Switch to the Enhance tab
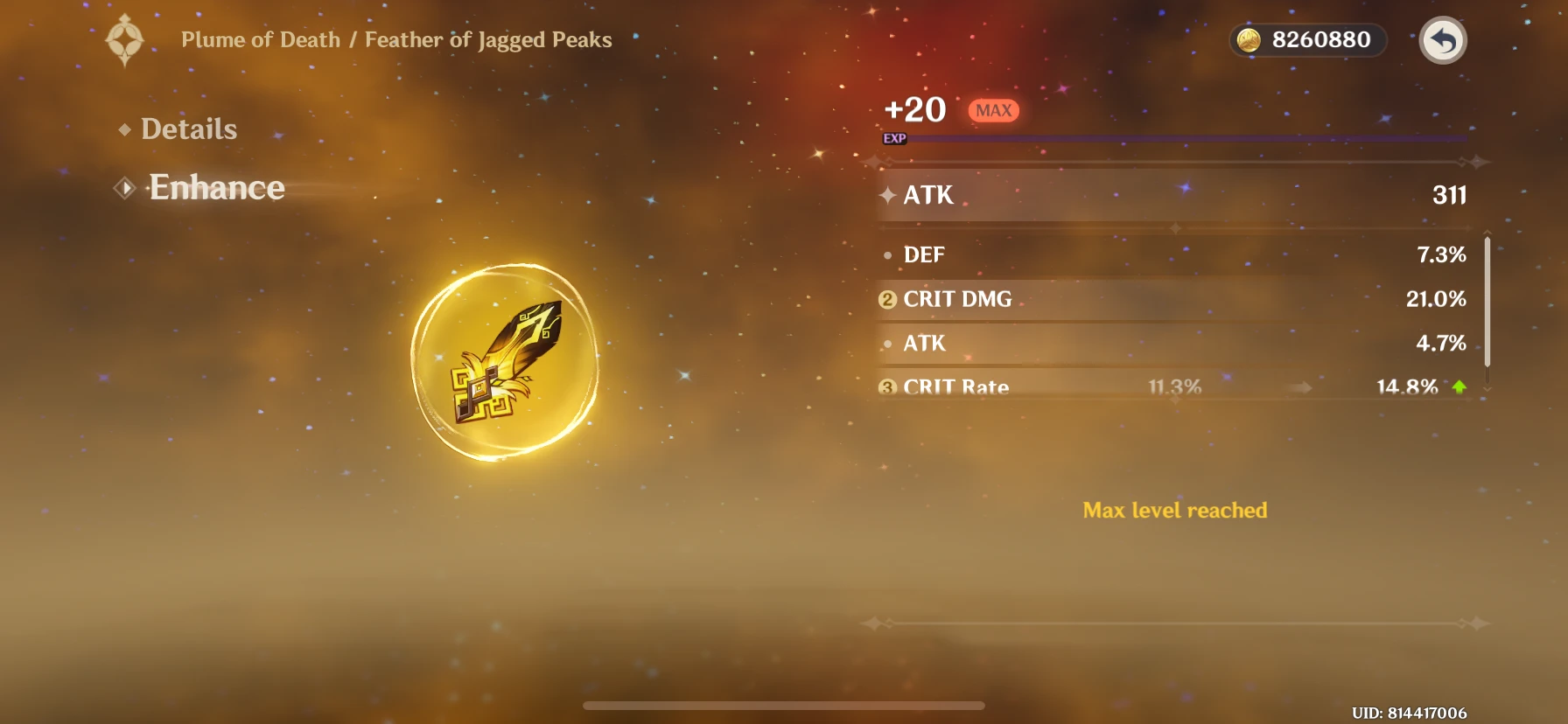This screenshot has height=724, width=1568. pyautogui.click(x=216, y=187)
